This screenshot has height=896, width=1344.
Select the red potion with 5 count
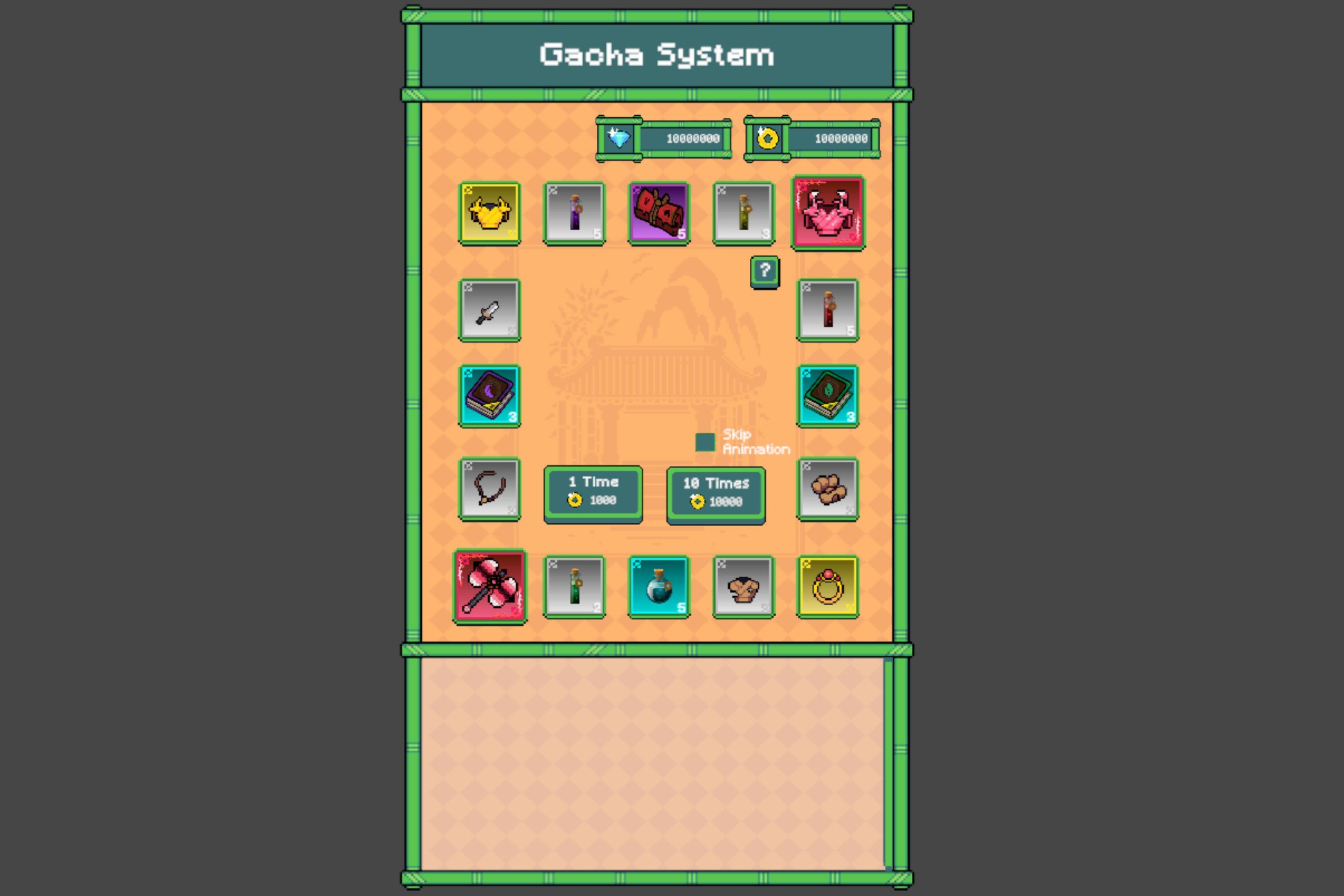[827, 310]
